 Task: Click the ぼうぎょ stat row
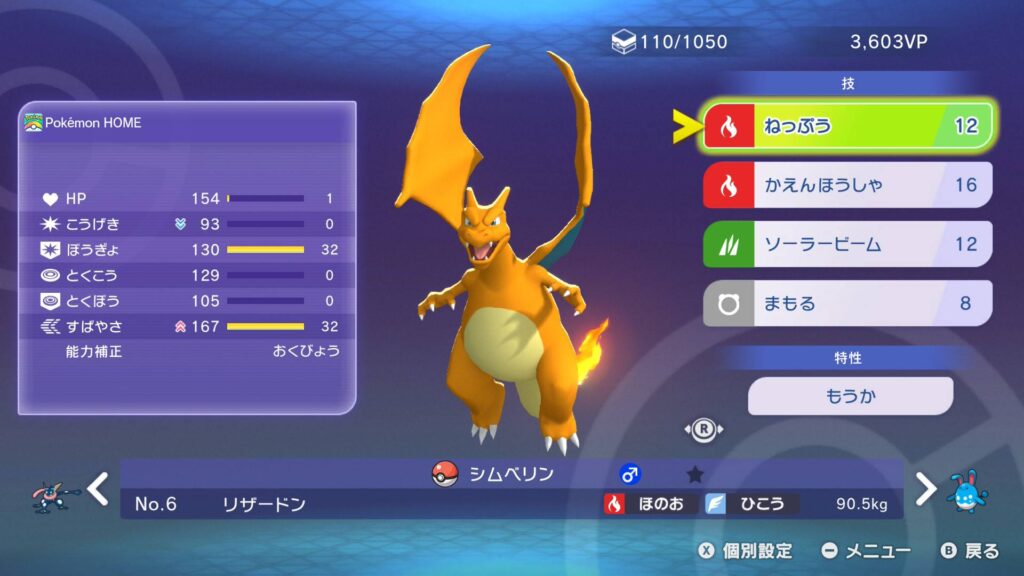(x=187, y=249)
